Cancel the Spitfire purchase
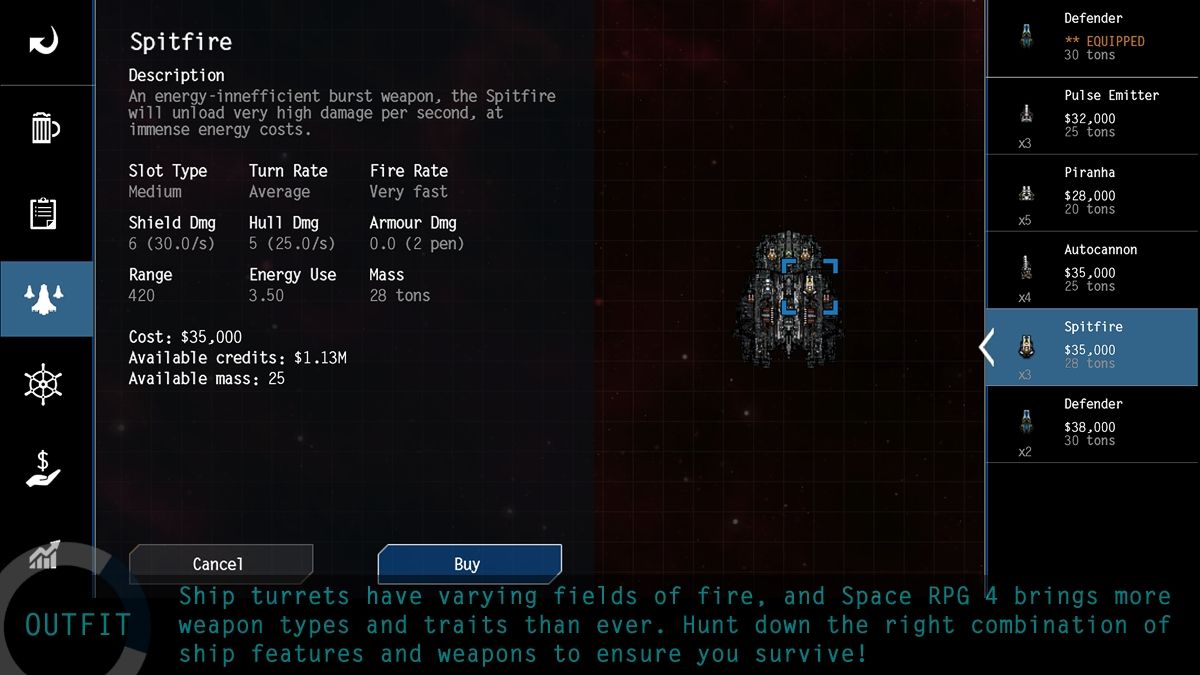The width and height of the screenshot is (1200, 675). pyautogui.click(x=221, y=564)
